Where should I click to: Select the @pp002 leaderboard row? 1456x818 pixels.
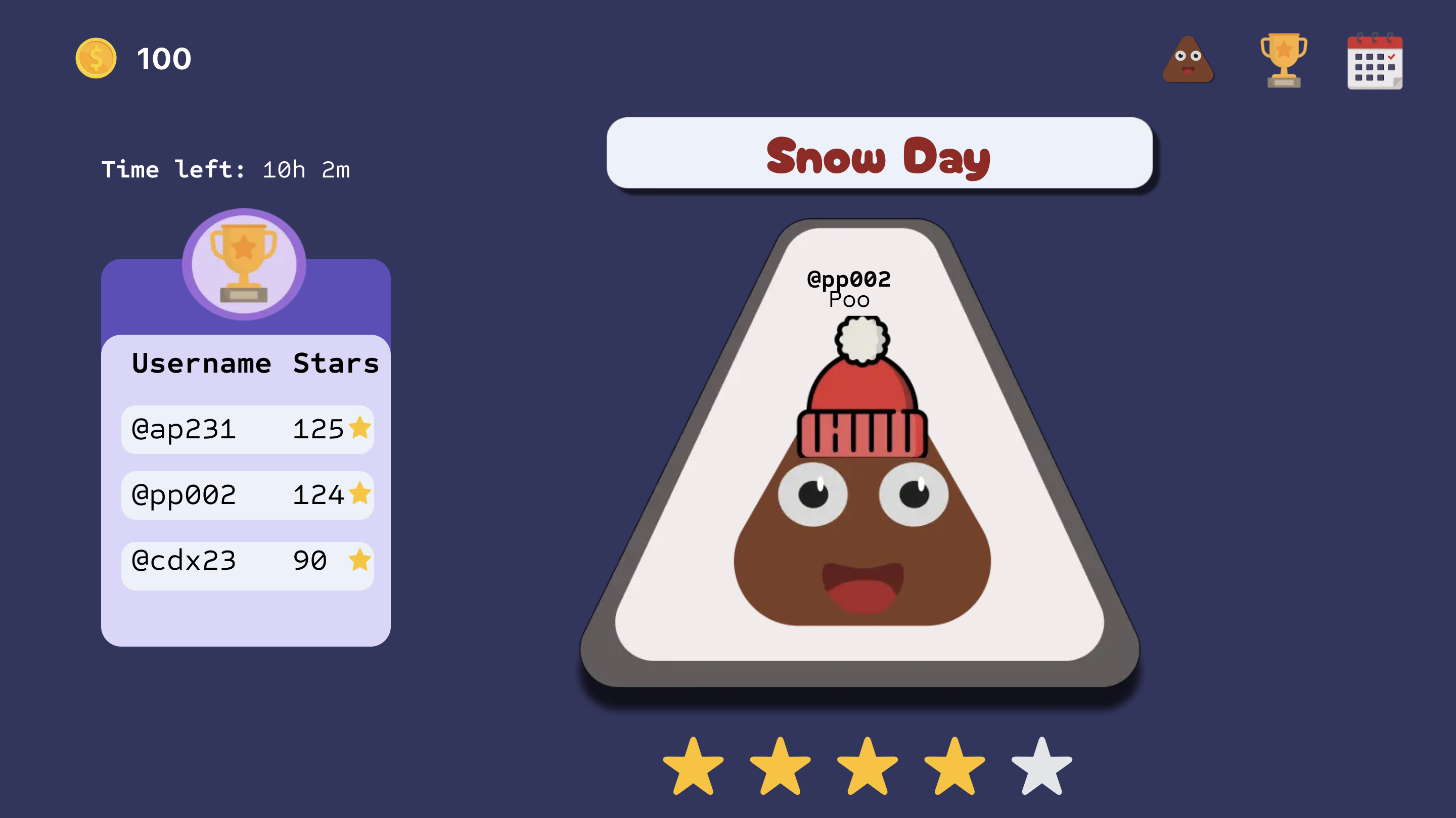pos(248,495)
